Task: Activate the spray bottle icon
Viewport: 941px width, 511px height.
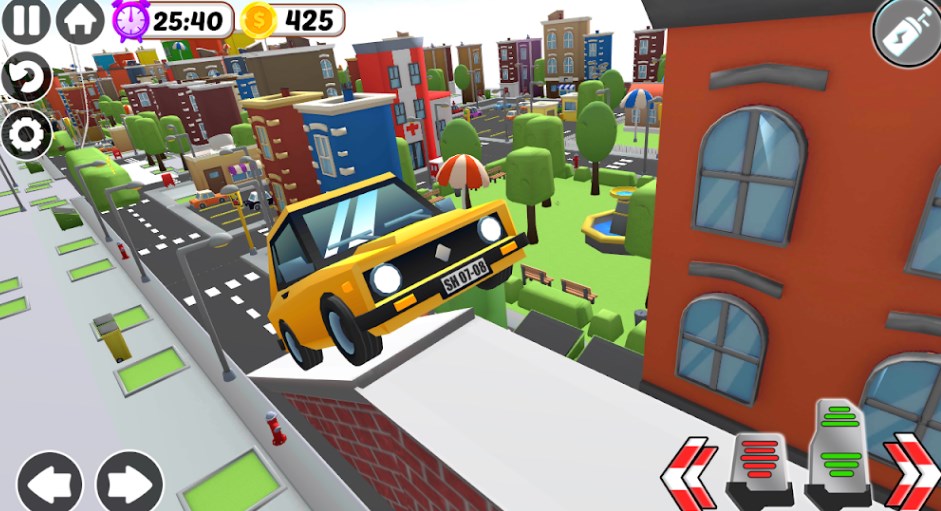Action: click(906, 32)
